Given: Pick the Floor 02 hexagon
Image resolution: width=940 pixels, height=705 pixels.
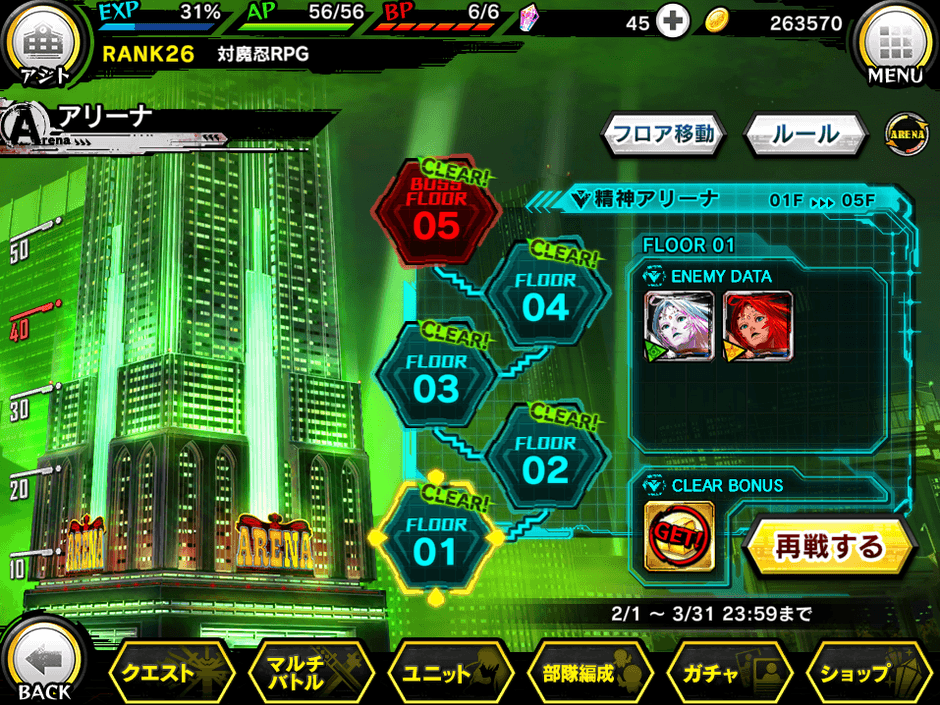Looking at the screenshot, I should 546,459.
